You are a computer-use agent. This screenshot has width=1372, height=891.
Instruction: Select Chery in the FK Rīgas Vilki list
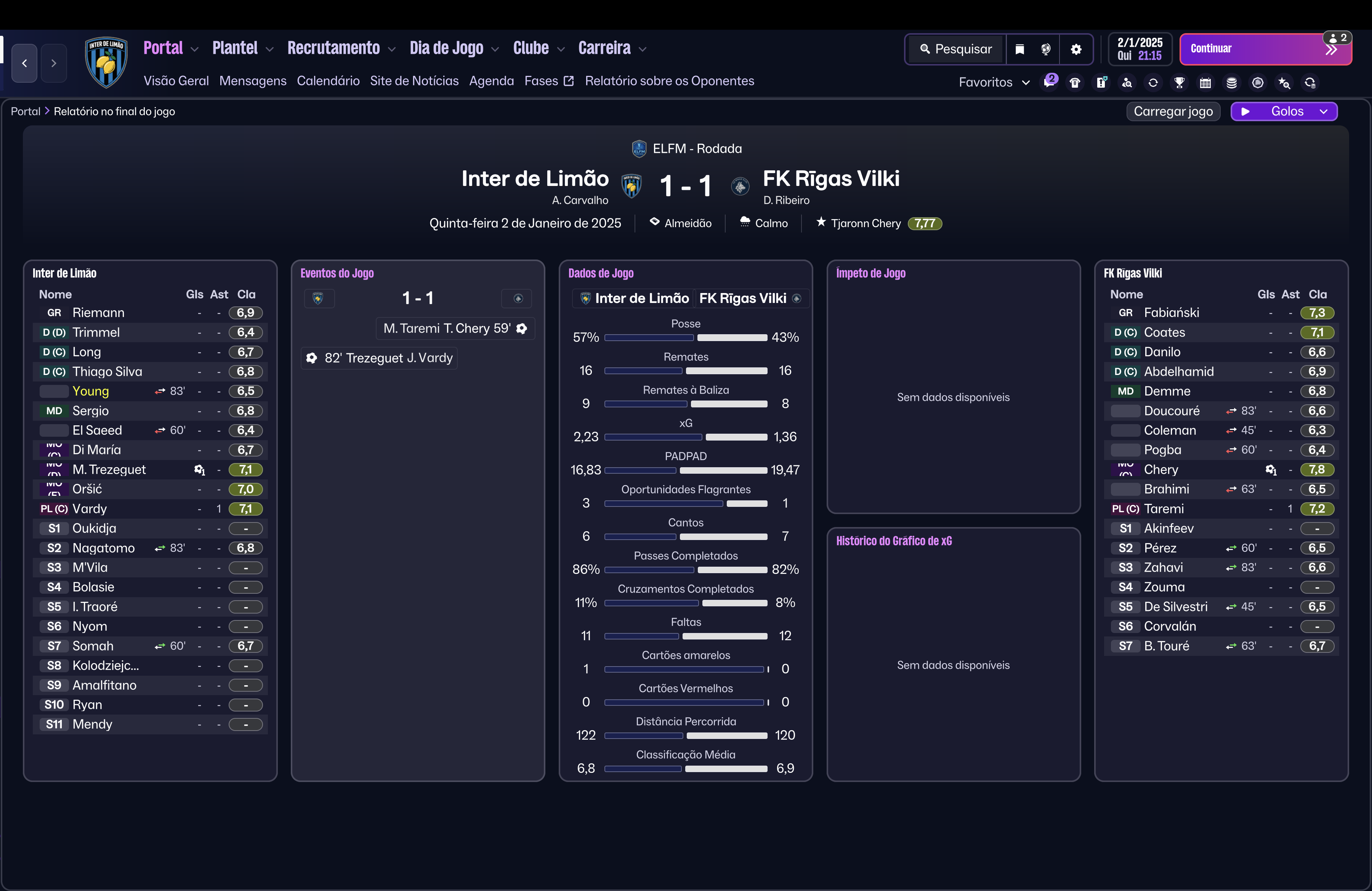tap(1160, 470)
